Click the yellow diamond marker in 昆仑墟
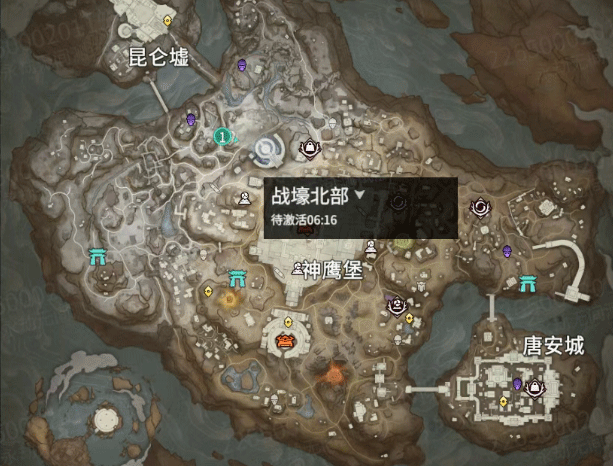613x466 pixels. point(167,19)
